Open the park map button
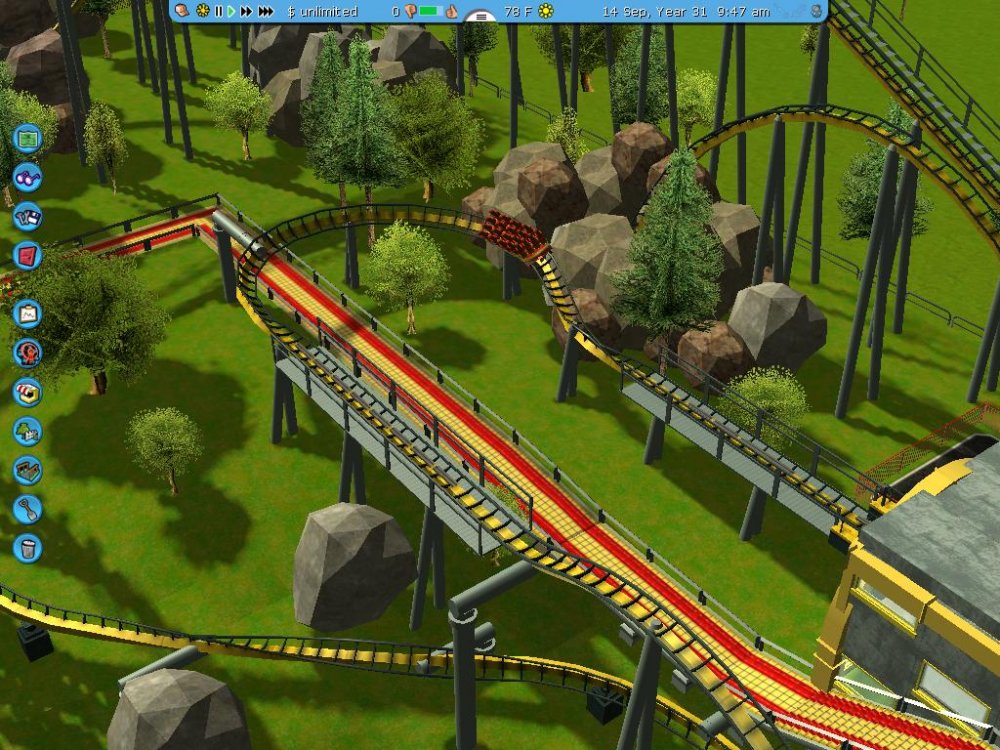Screen dimensions: 1000x750 point(27,135)
